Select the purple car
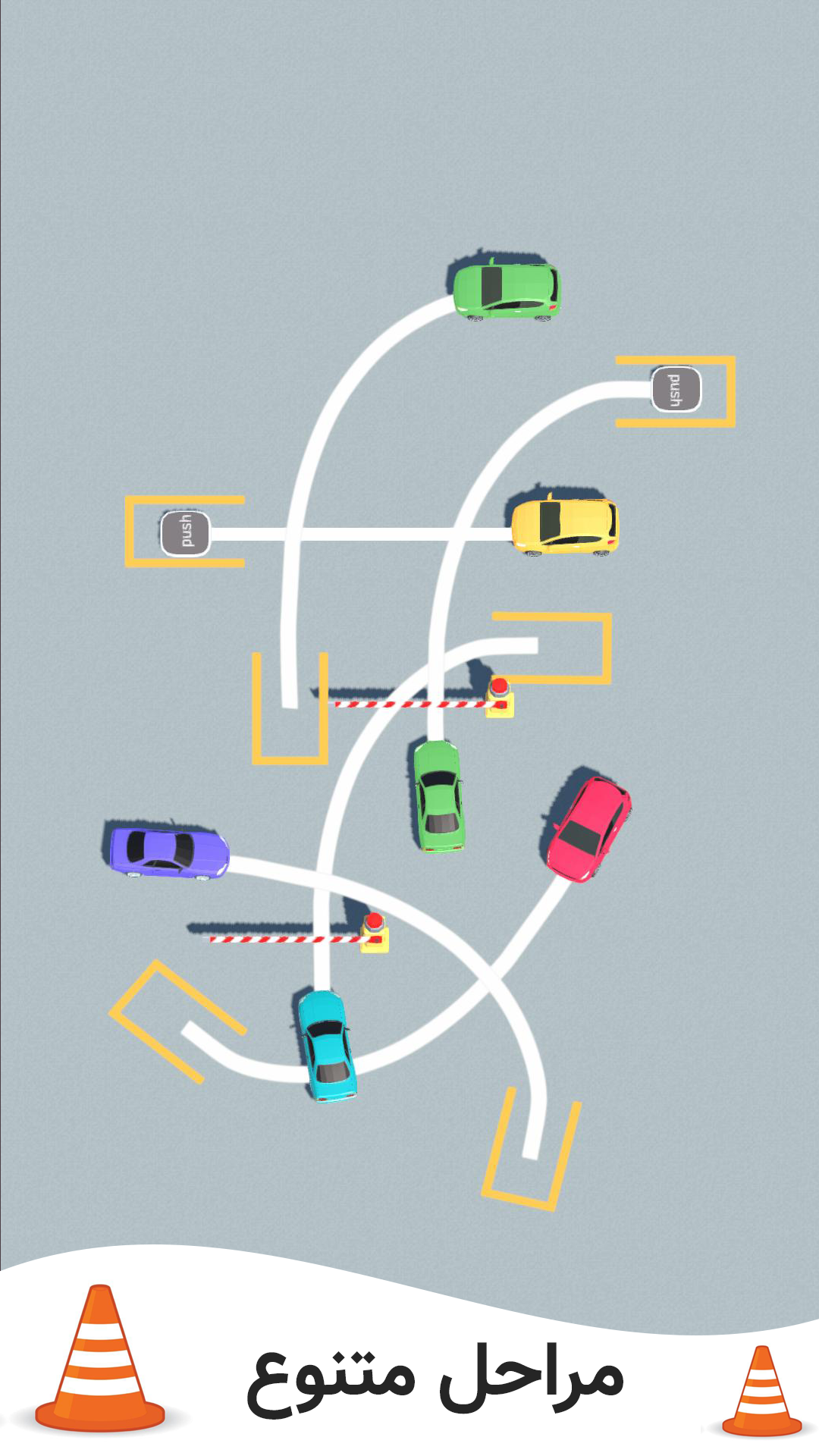This screenshot has width=819, height=1456. pyautogui.click(x=169, y=852)
